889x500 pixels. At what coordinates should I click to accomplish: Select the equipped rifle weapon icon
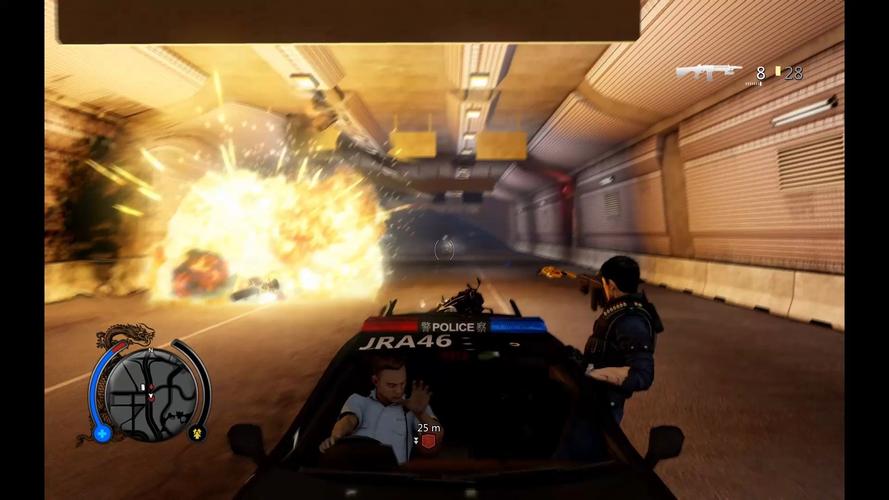click(708, 72)
